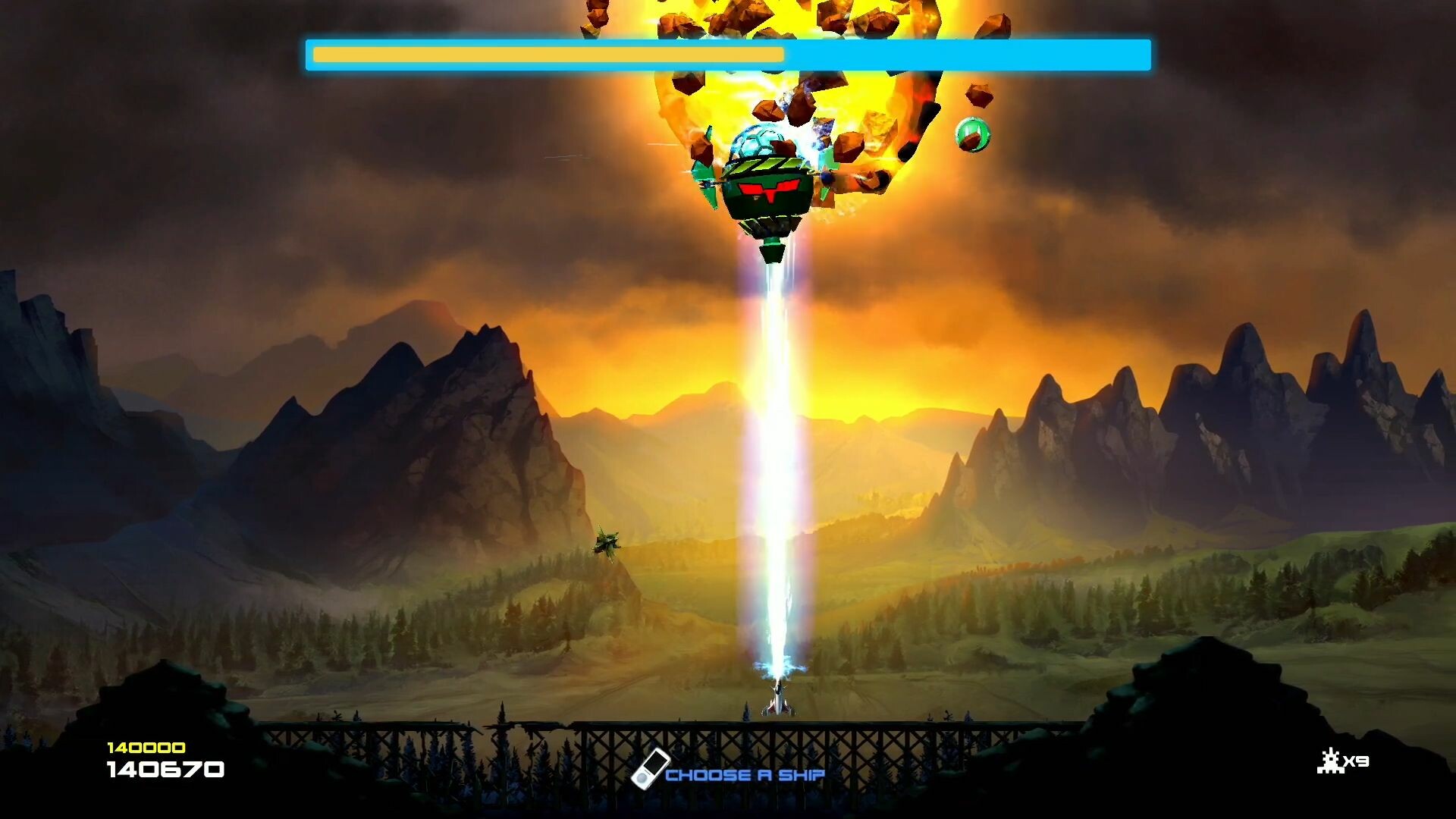Expand the boss status bar details

[x=728, y=54]
